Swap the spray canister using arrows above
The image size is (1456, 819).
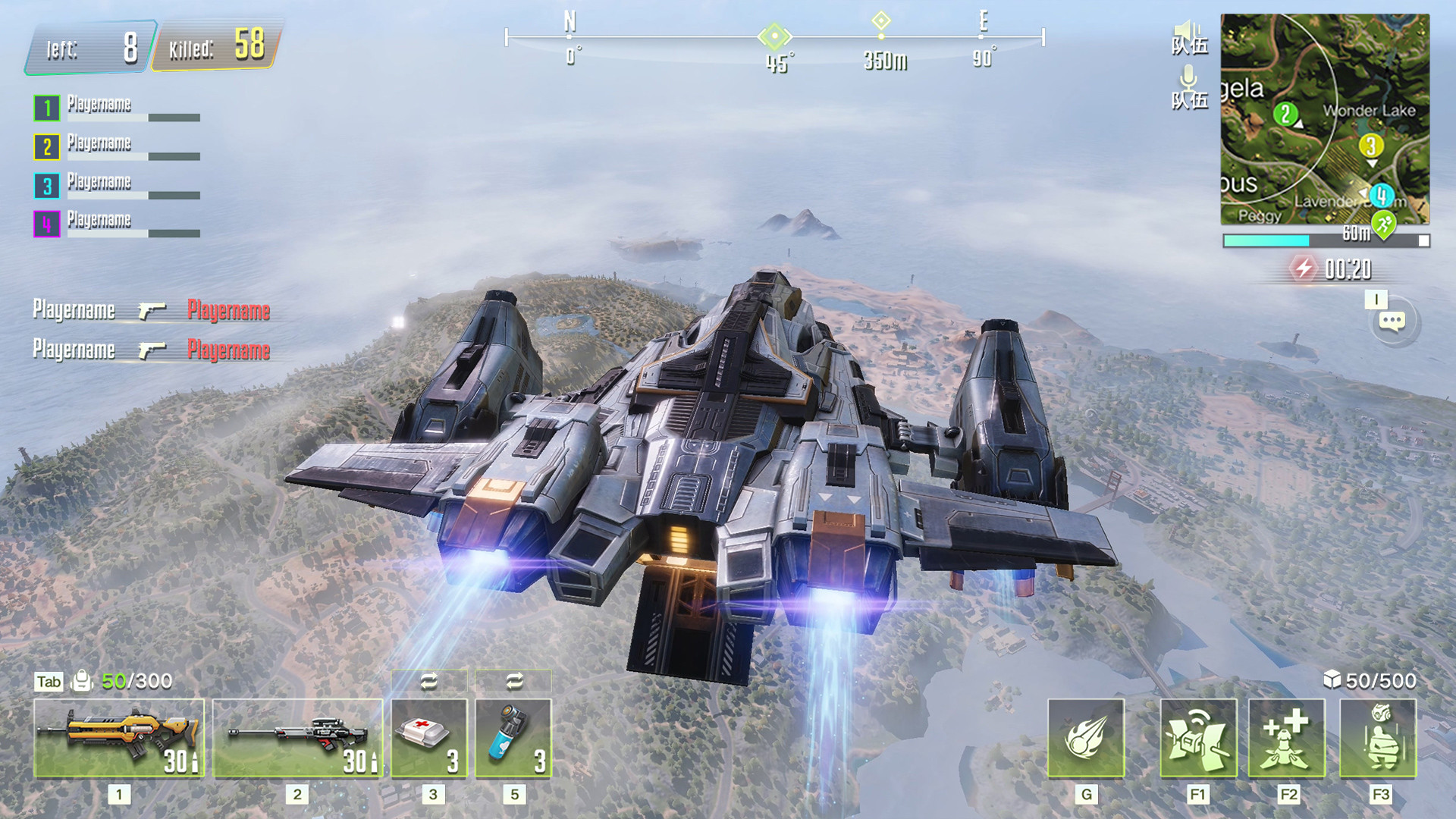[514, 681]
